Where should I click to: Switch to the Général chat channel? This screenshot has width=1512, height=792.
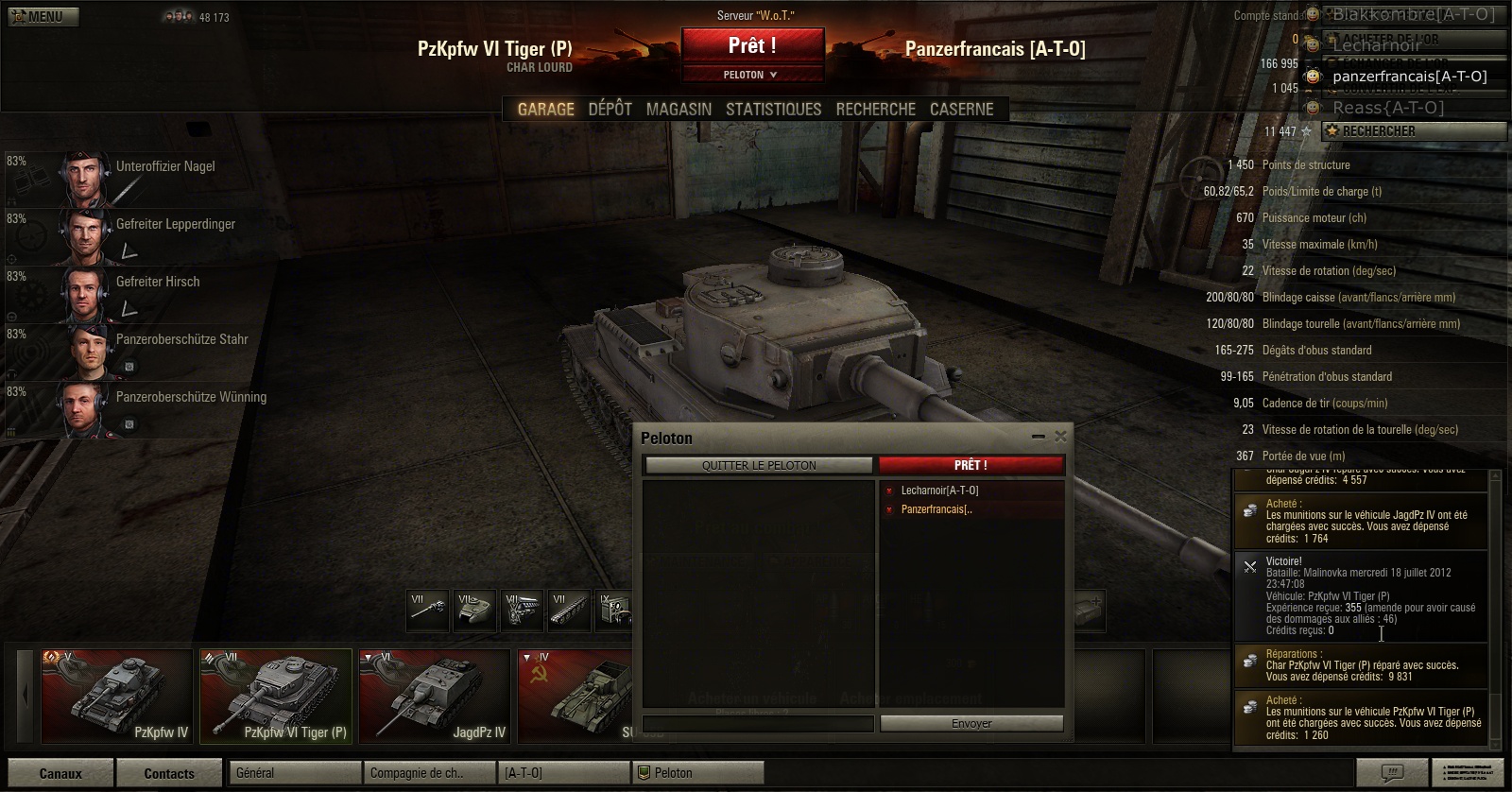[x=295, y=773]
